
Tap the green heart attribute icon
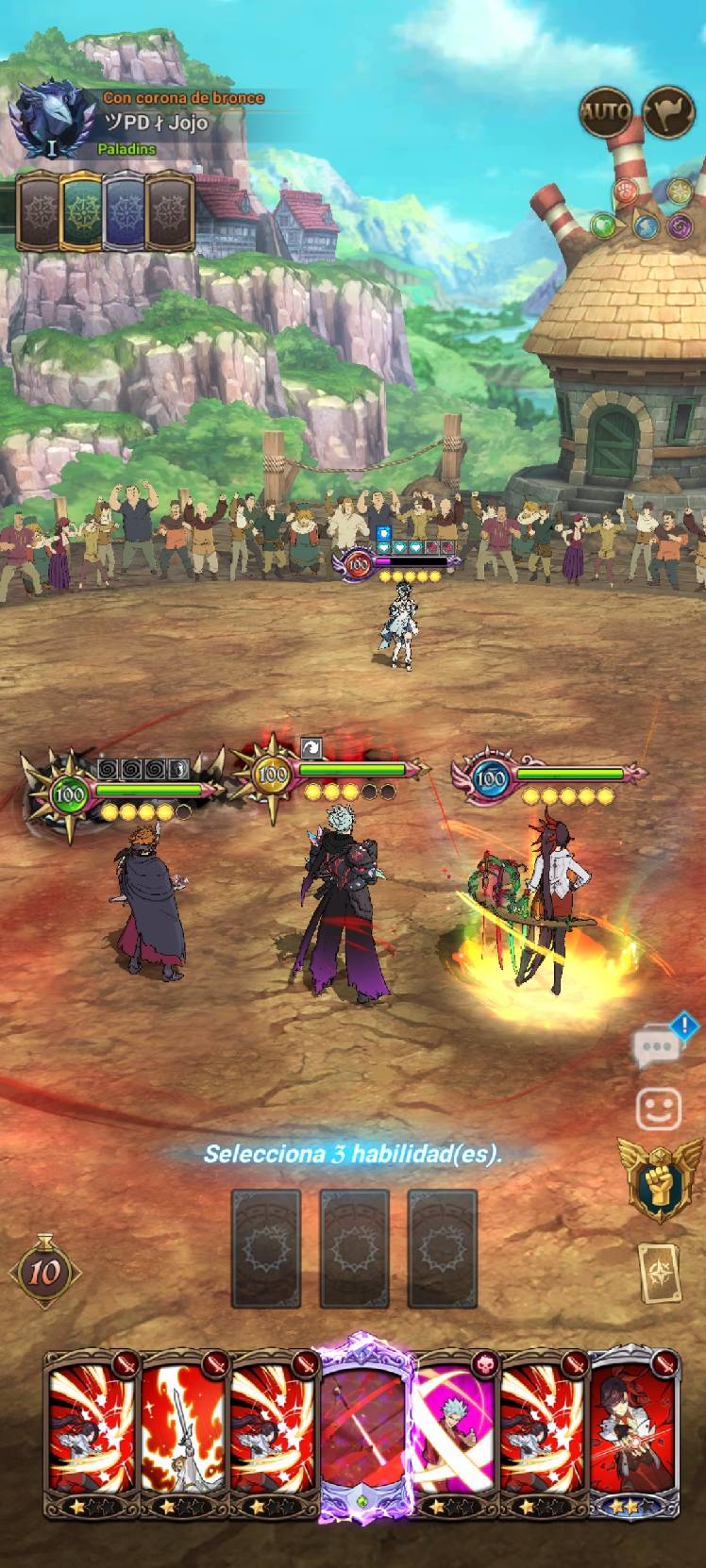click(604, 225)
